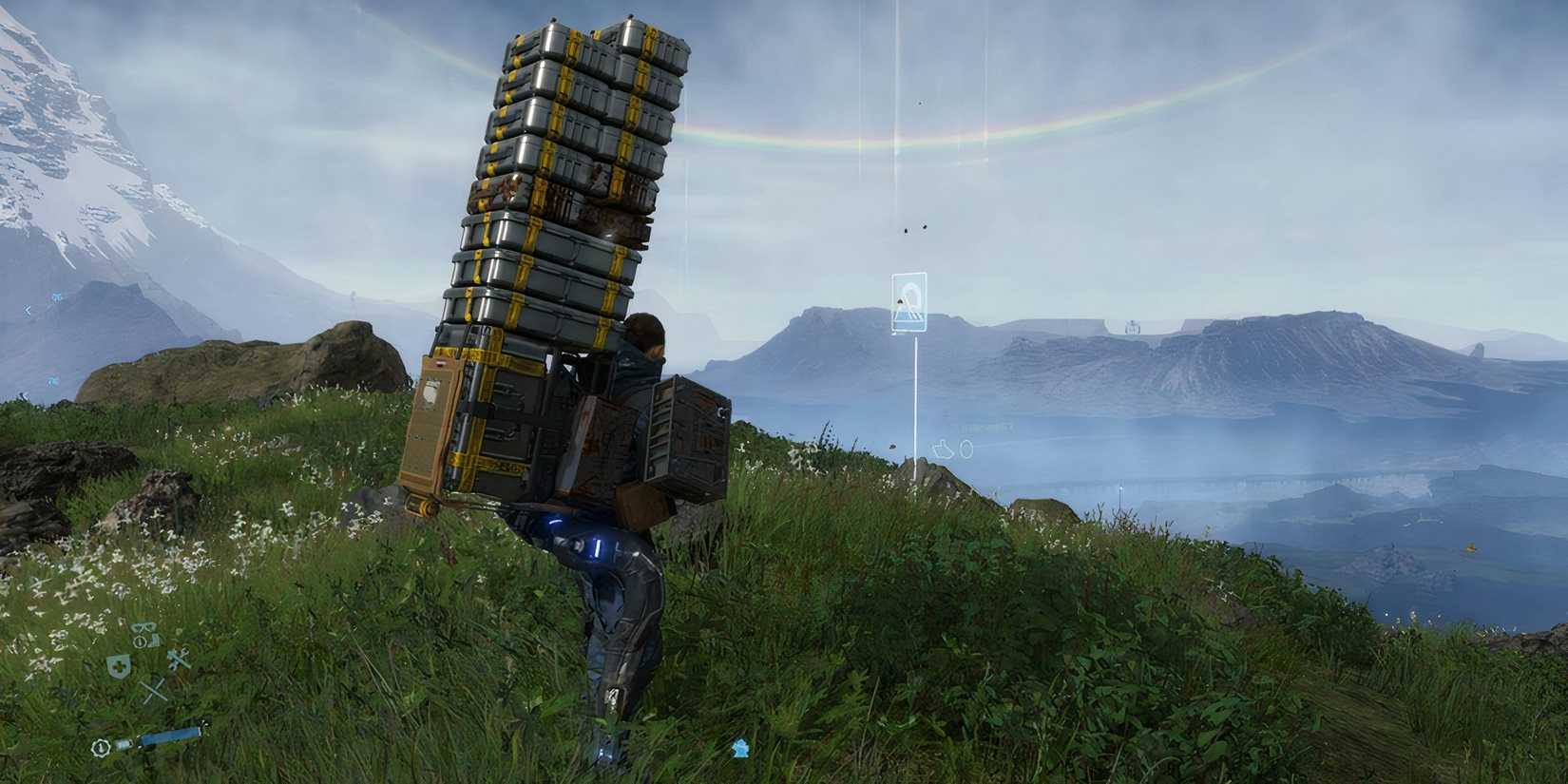Viewport: 1568px width, 784px height.
Task: Expand the left-edge chevron compass marker
Action: tap(27, 311)
